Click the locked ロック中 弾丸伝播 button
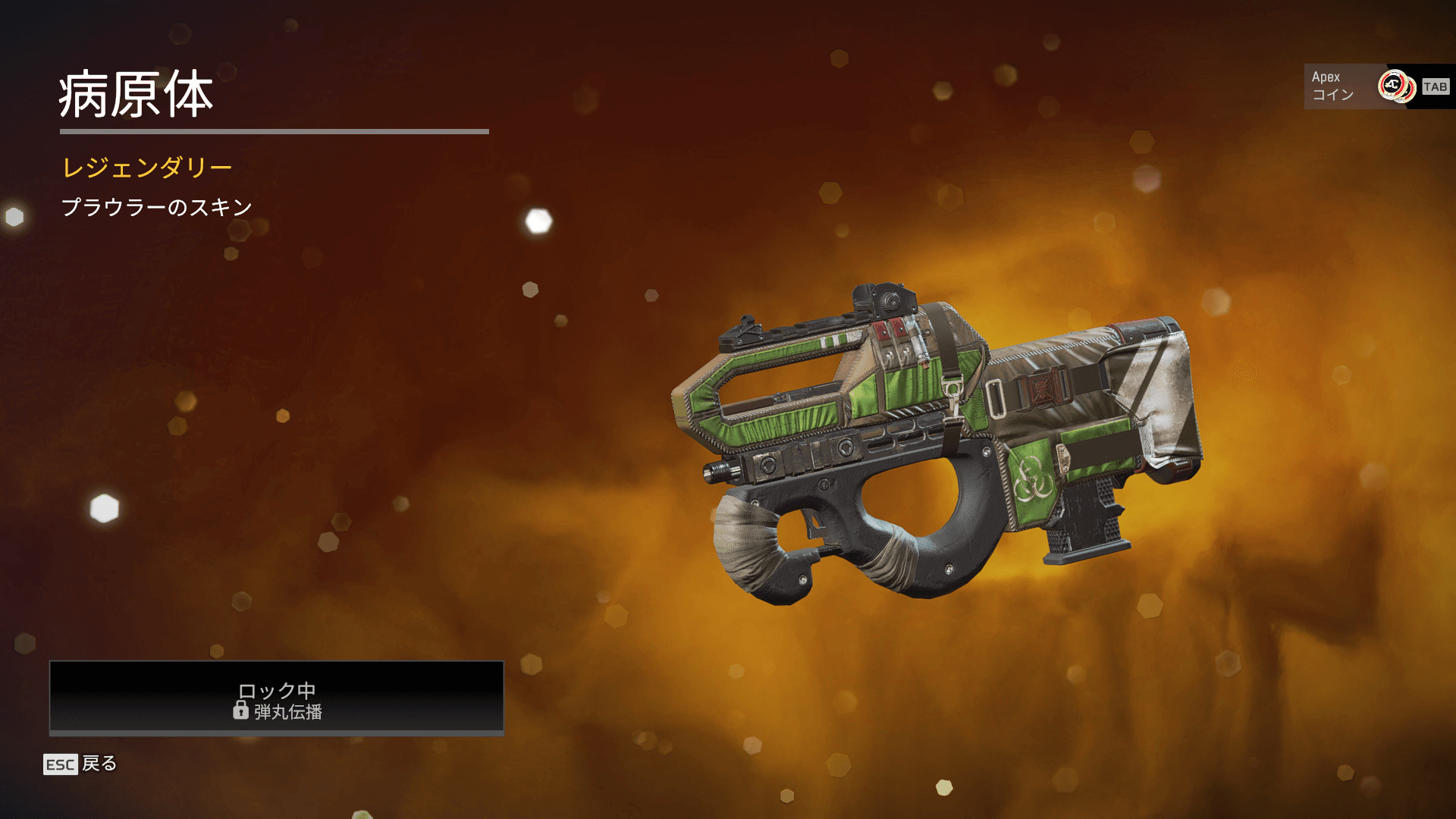 click(x=277, y=698)
